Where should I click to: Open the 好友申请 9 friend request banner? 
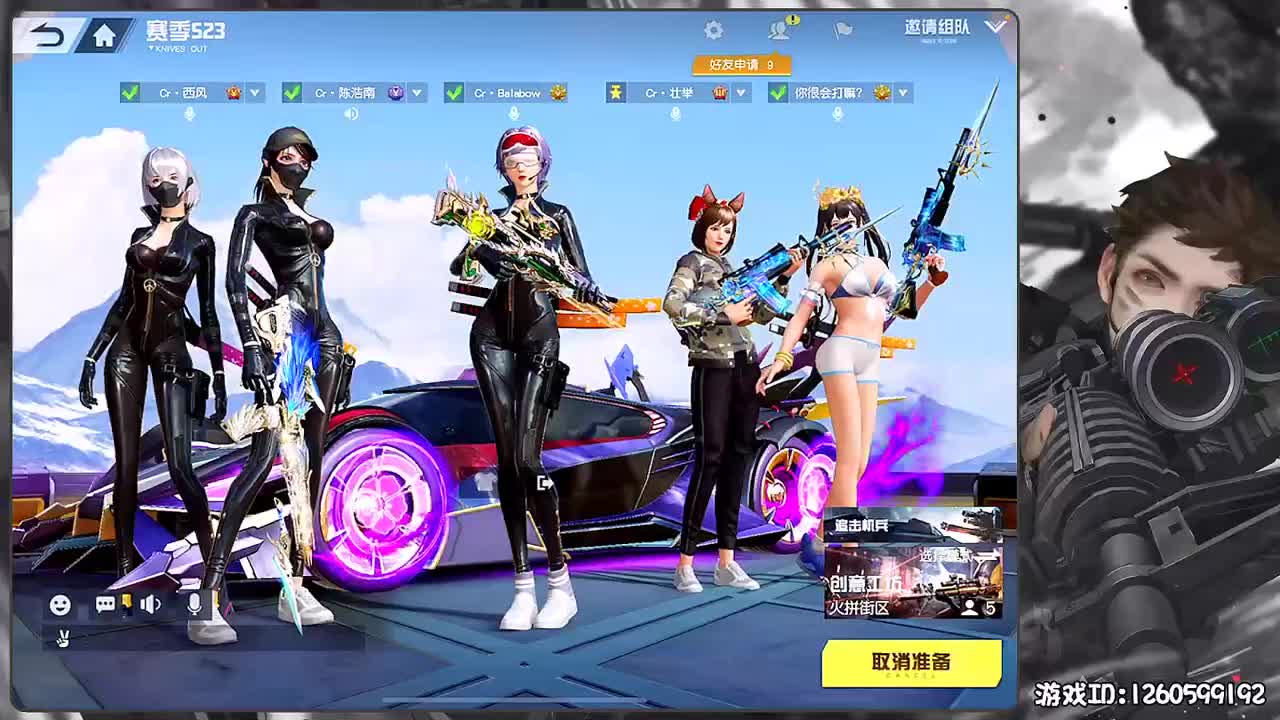pos(740,63)
